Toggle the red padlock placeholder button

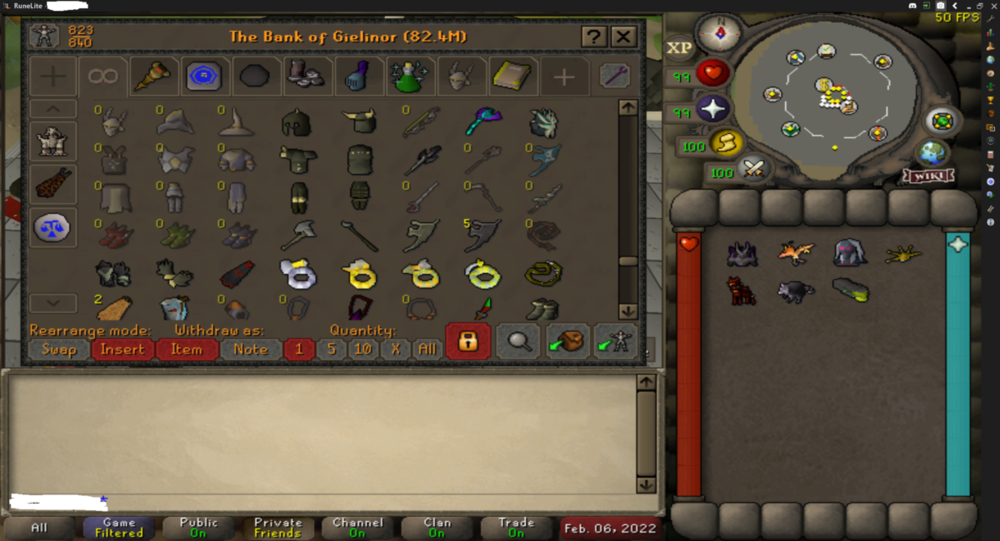click(467, 341)
